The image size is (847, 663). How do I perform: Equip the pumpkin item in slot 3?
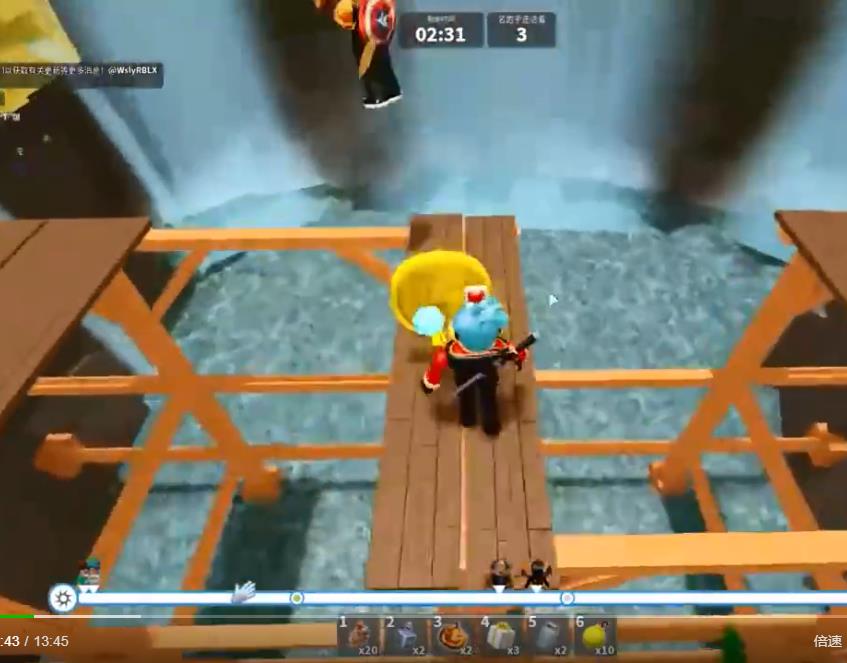452,635
